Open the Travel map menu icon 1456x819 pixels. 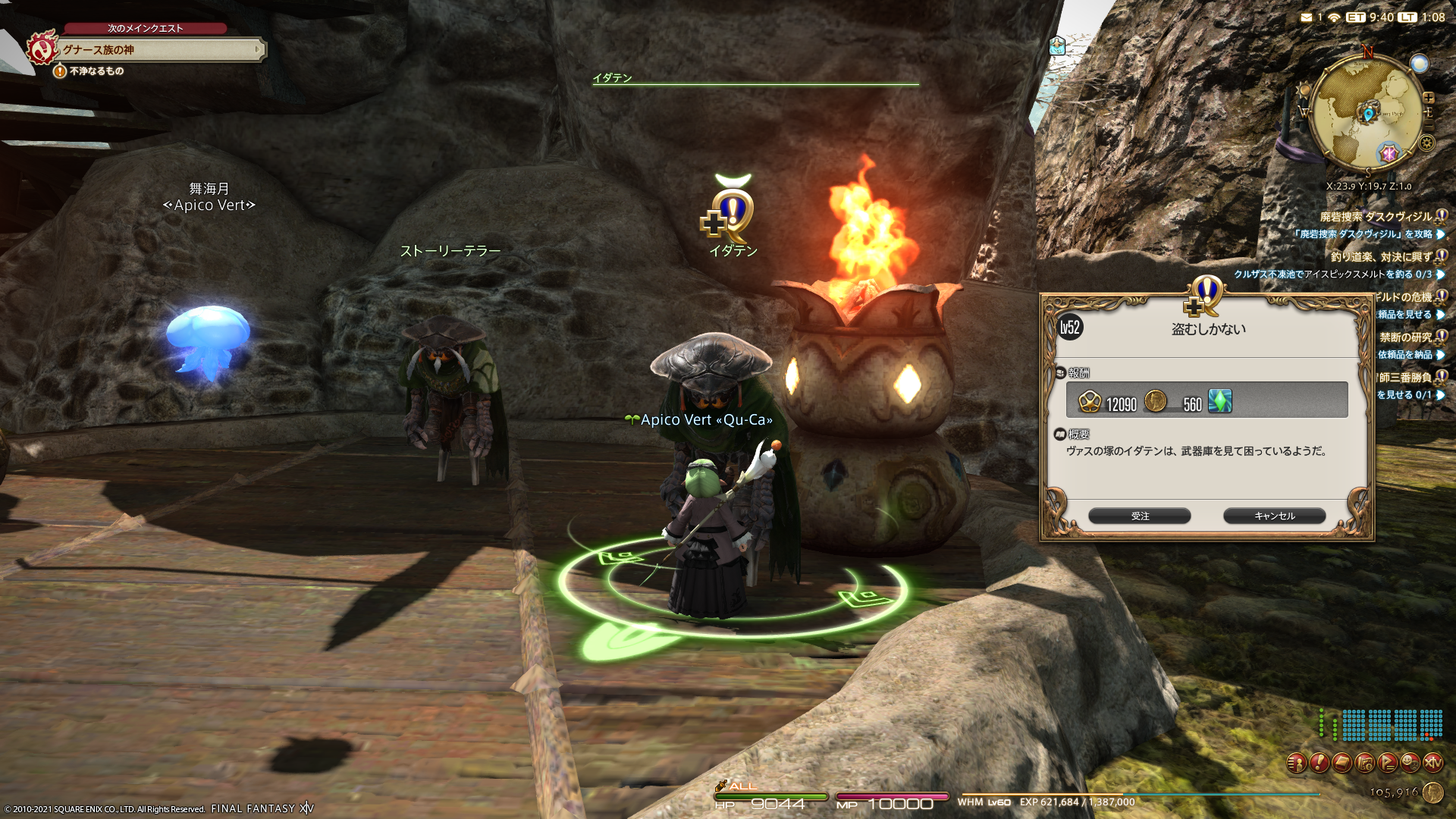tap(1365, 763)
